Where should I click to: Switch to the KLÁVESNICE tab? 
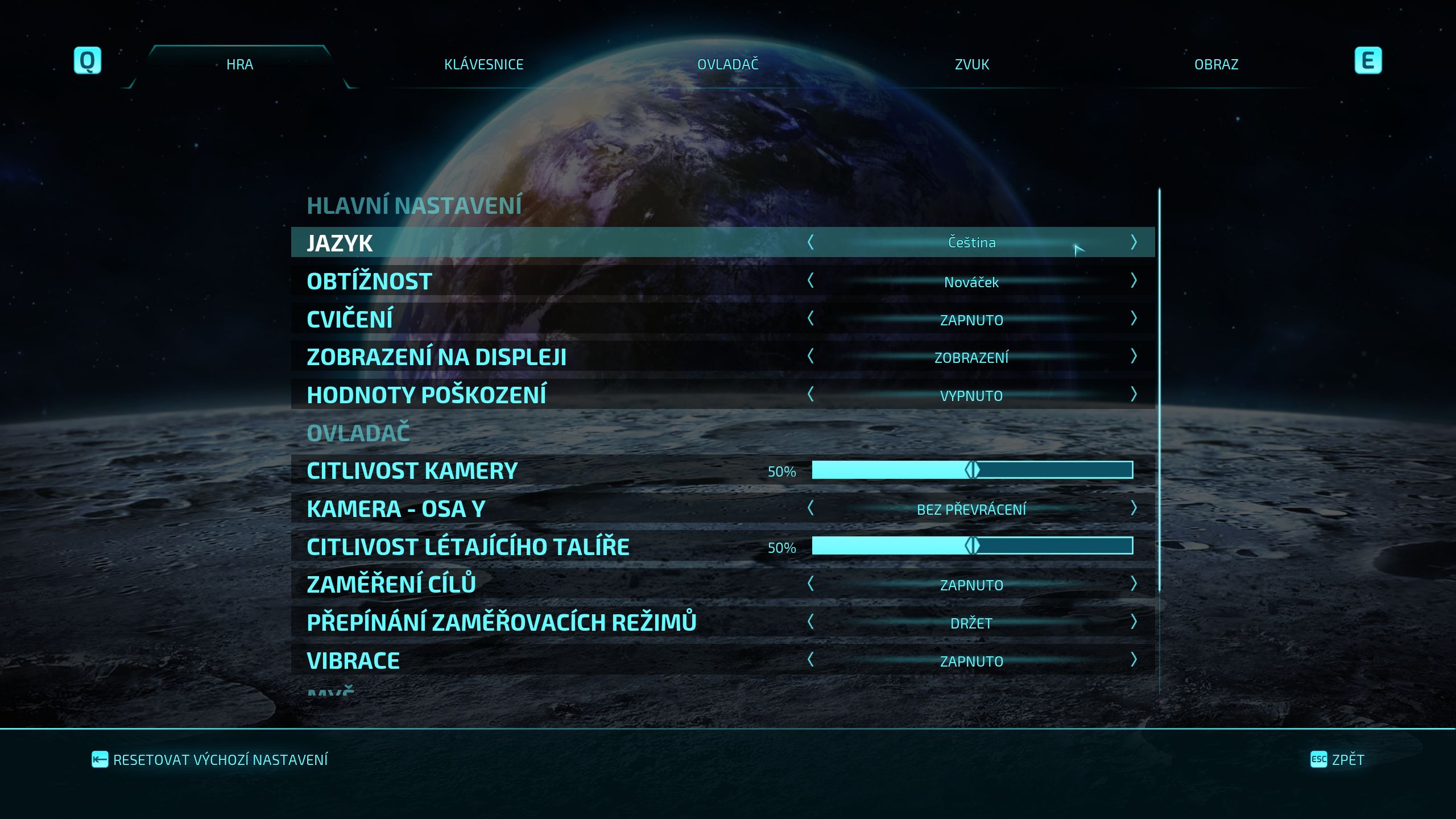(x=483, y=64)
